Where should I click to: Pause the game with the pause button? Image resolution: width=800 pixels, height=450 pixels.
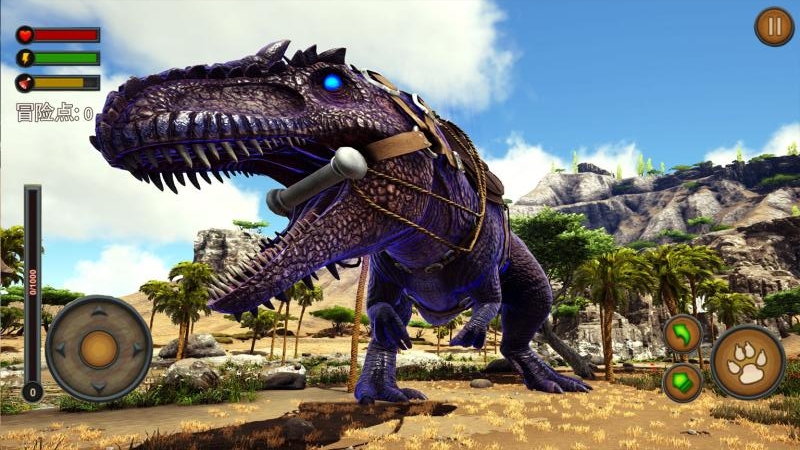(x=773, y=26)
